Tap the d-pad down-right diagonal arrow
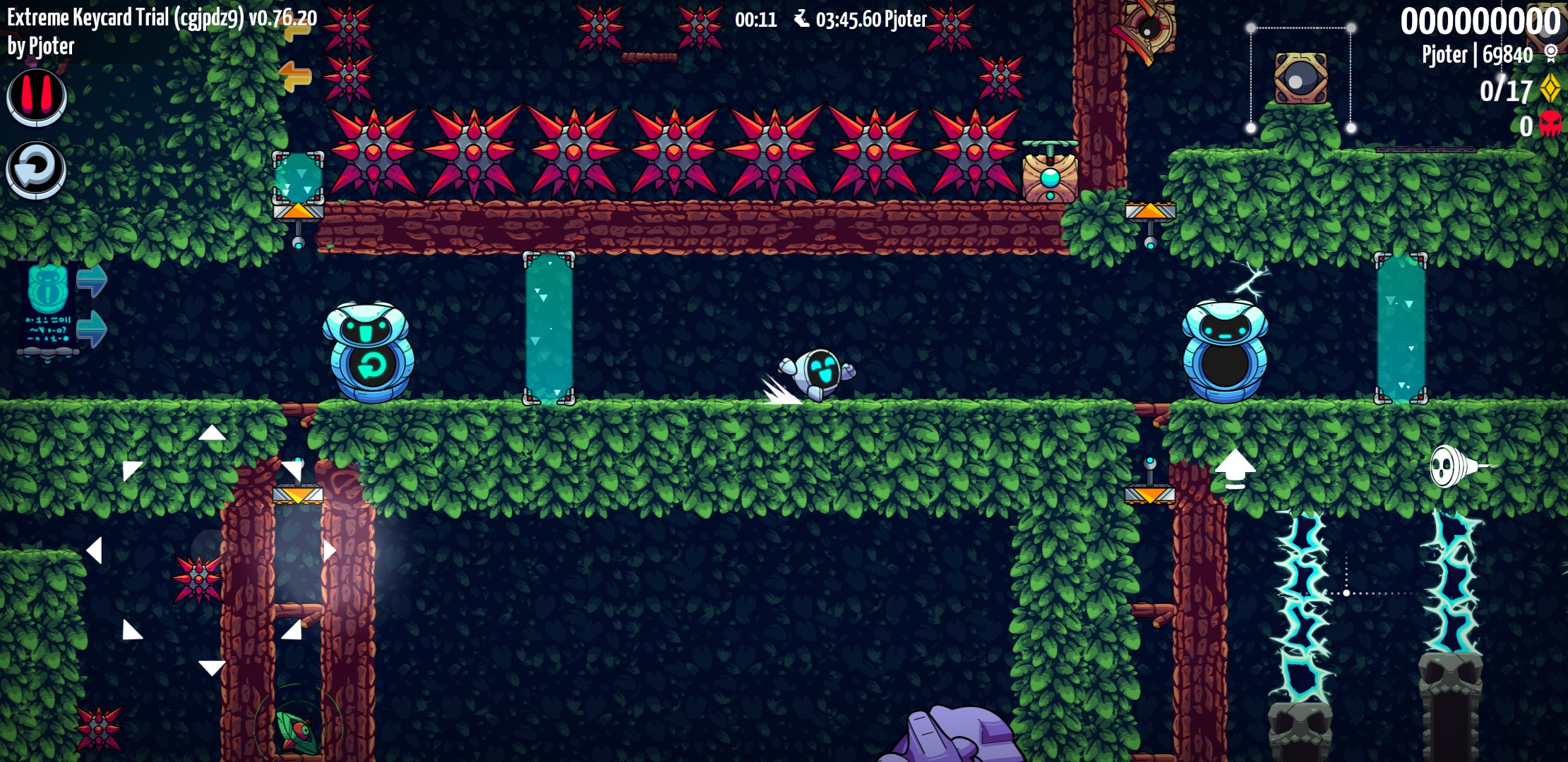 pyautogui.click(x=292, y=630)
